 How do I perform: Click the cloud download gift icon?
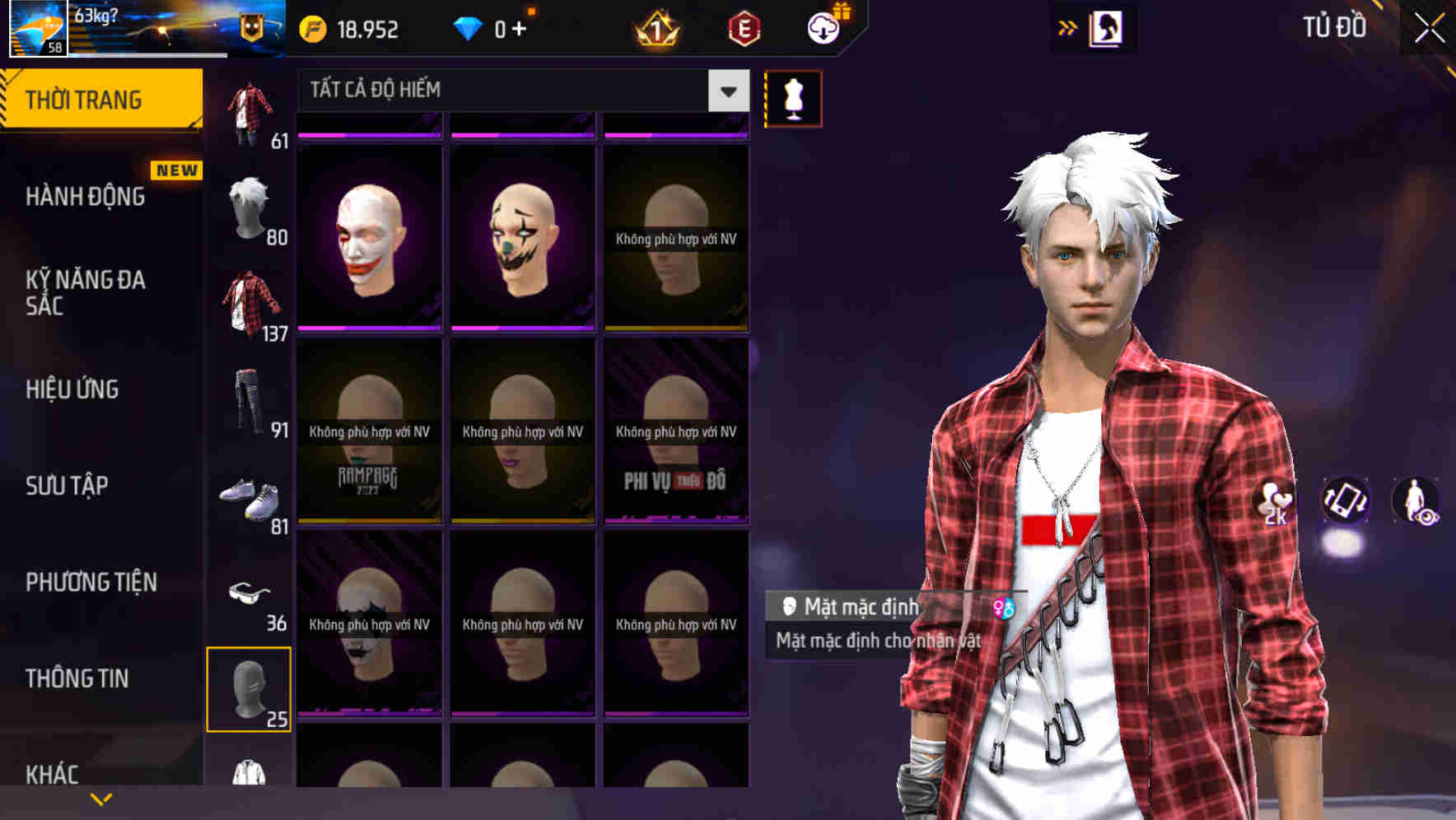pyautogui.click(x=824, y=27)
